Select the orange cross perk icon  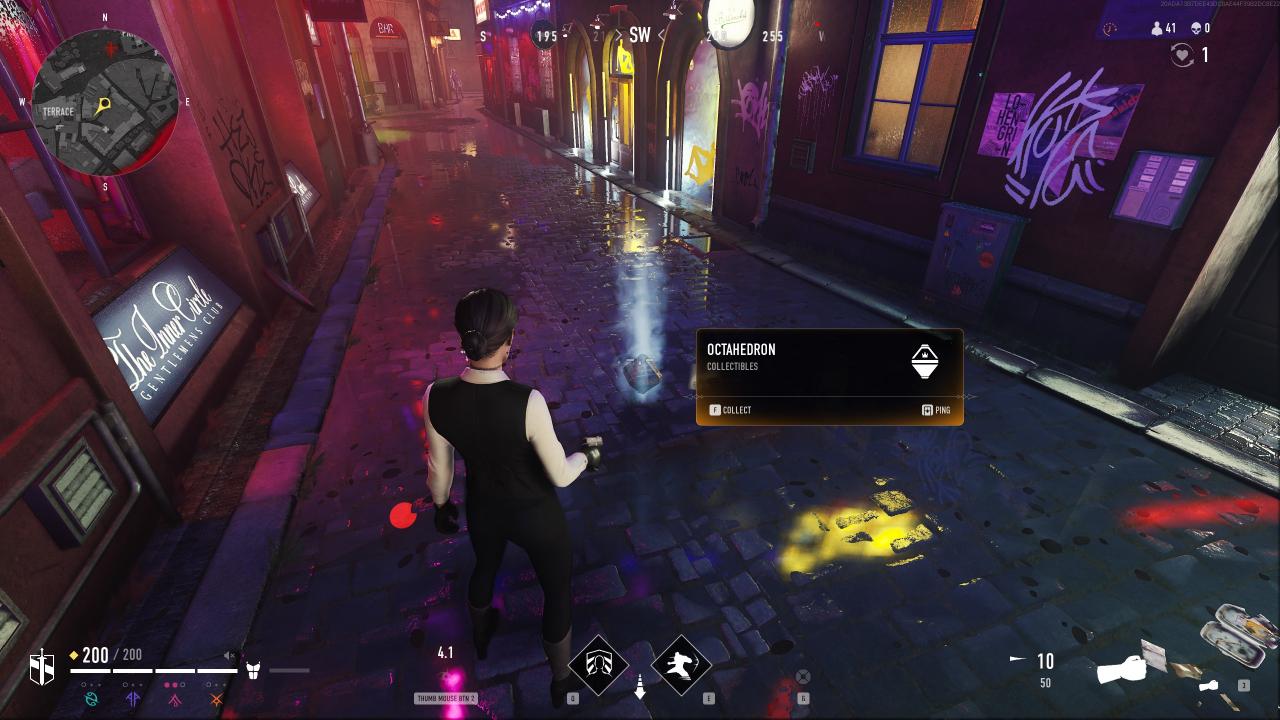216,699
